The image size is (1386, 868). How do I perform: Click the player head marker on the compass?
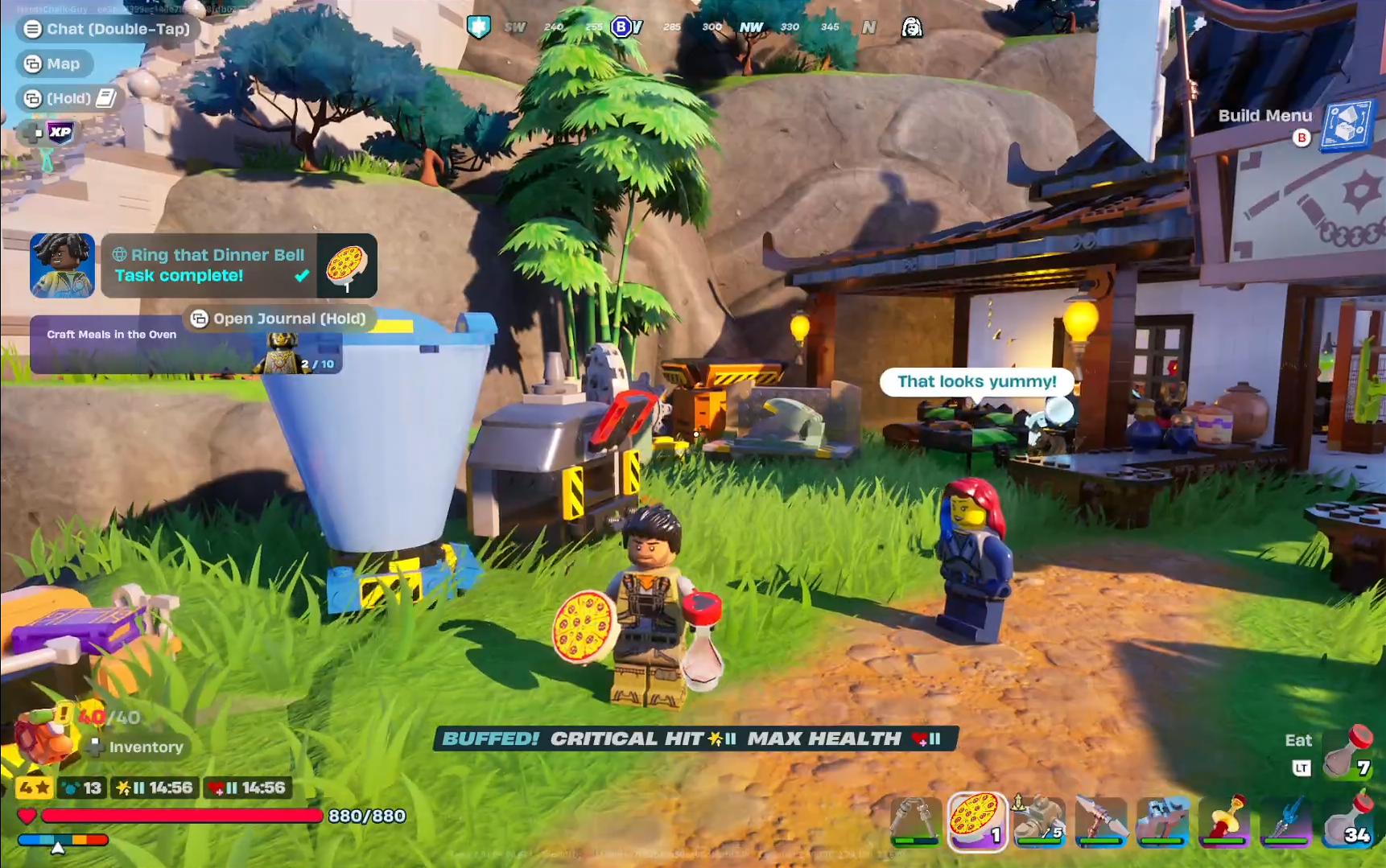coord(912,27)
